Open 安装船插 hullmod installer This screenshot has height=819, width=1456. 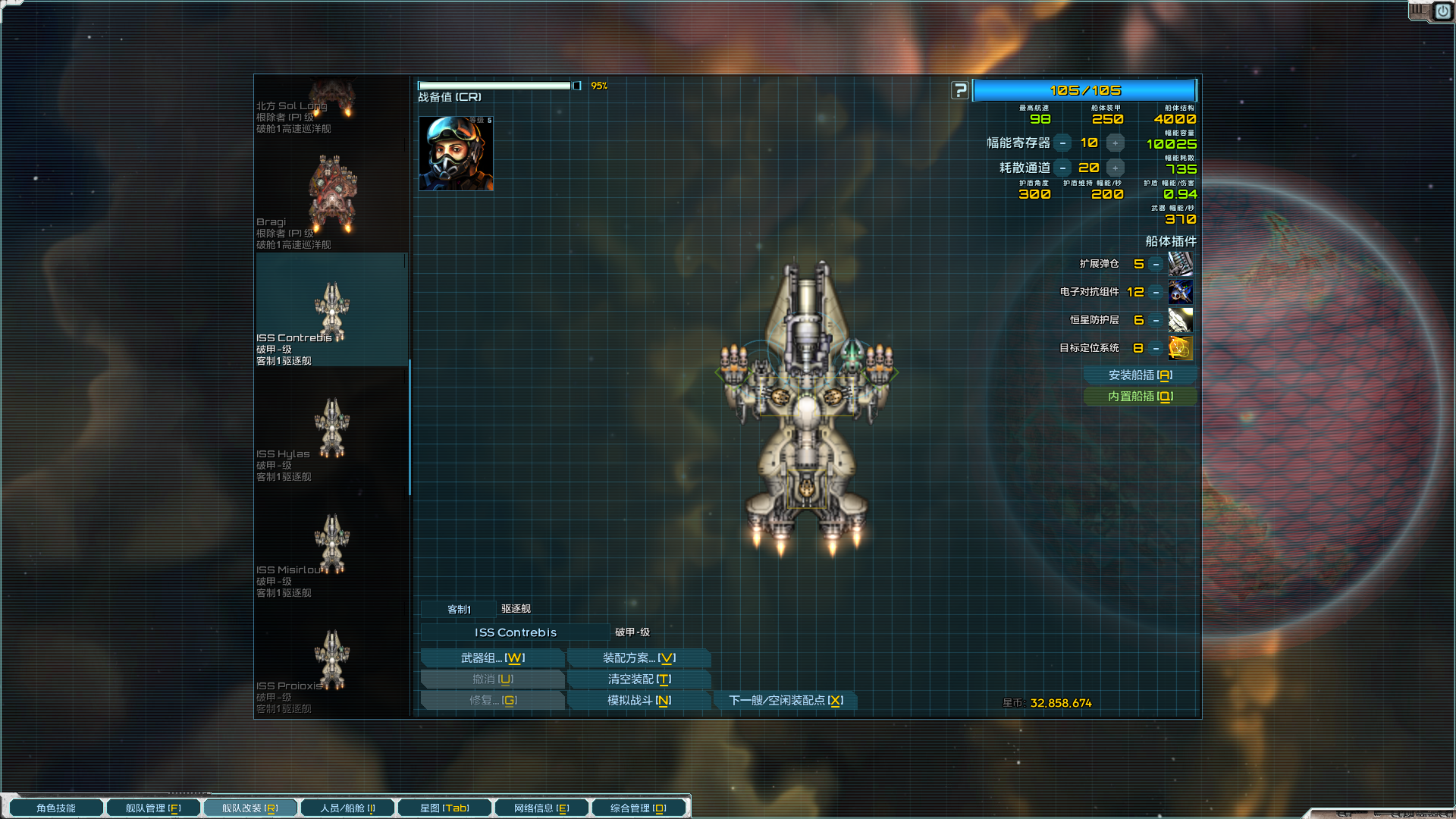pos(1140,375)
